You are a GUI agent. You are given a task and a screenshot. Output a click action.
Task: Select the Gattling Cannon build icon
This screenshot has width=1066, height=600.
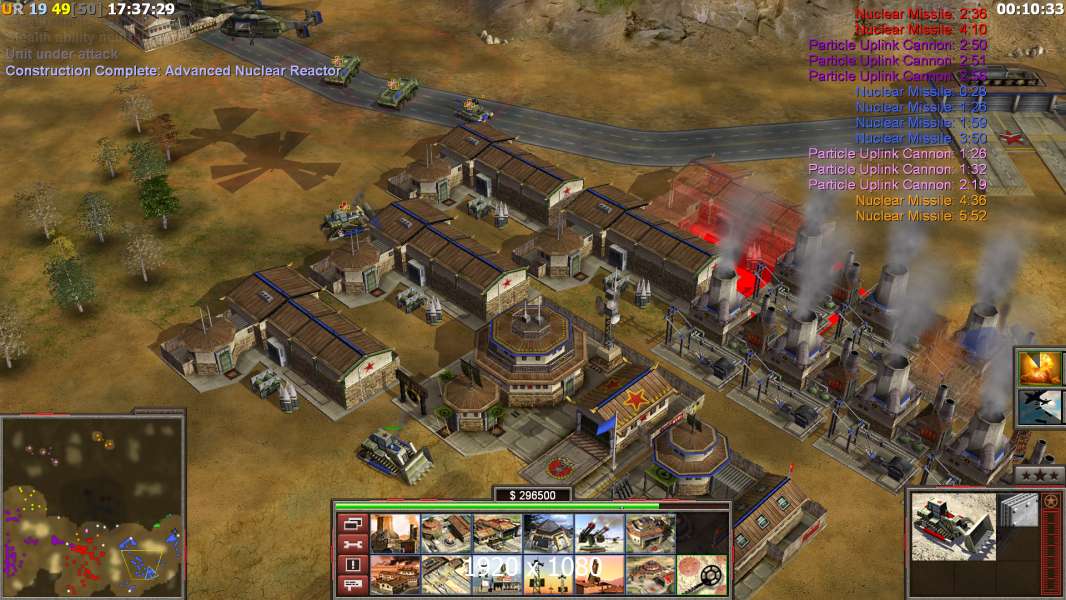599,533
